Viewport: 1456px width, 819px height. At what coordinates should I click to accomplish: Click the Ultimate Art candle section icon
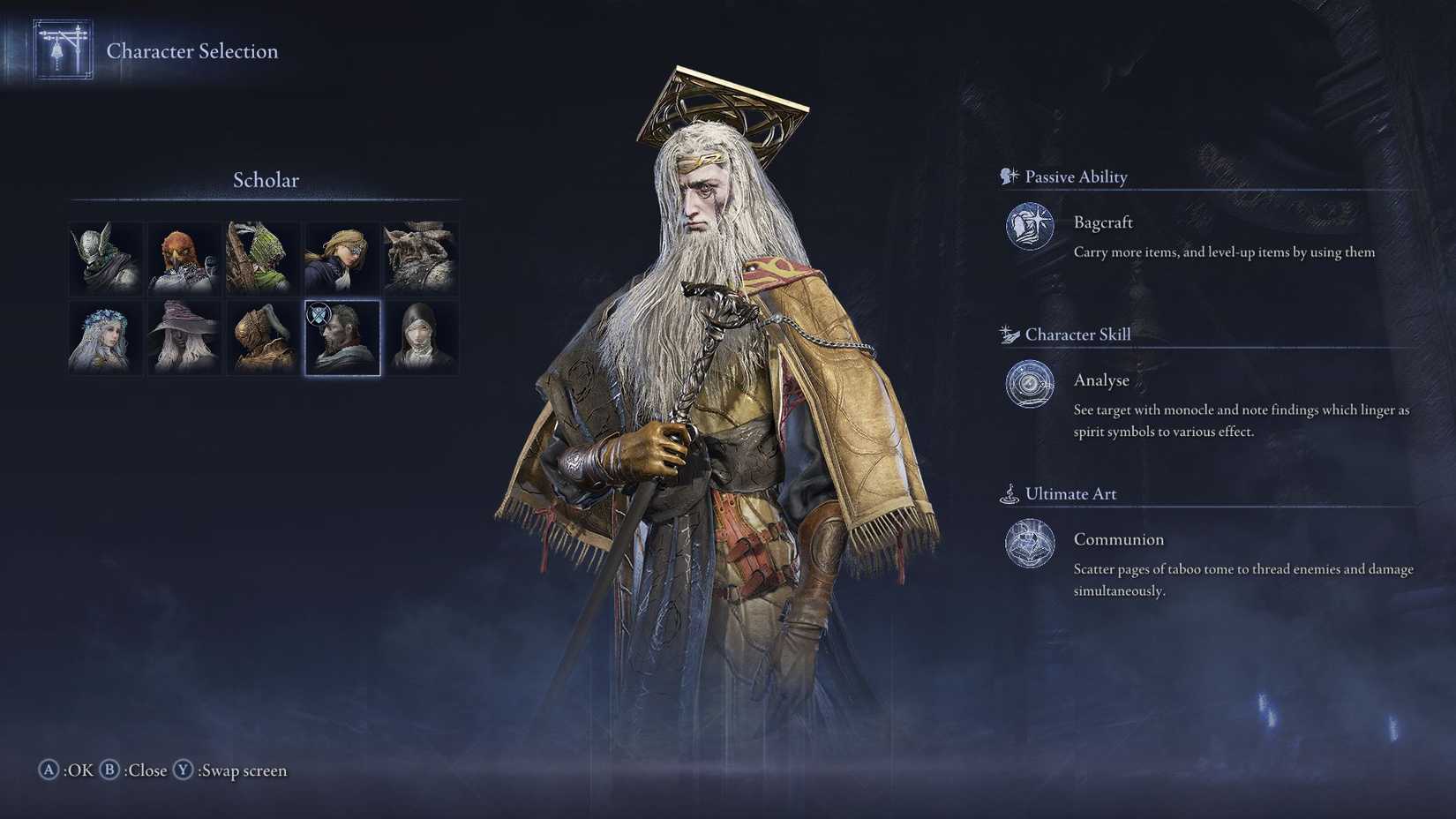[x=1007, y=493]
